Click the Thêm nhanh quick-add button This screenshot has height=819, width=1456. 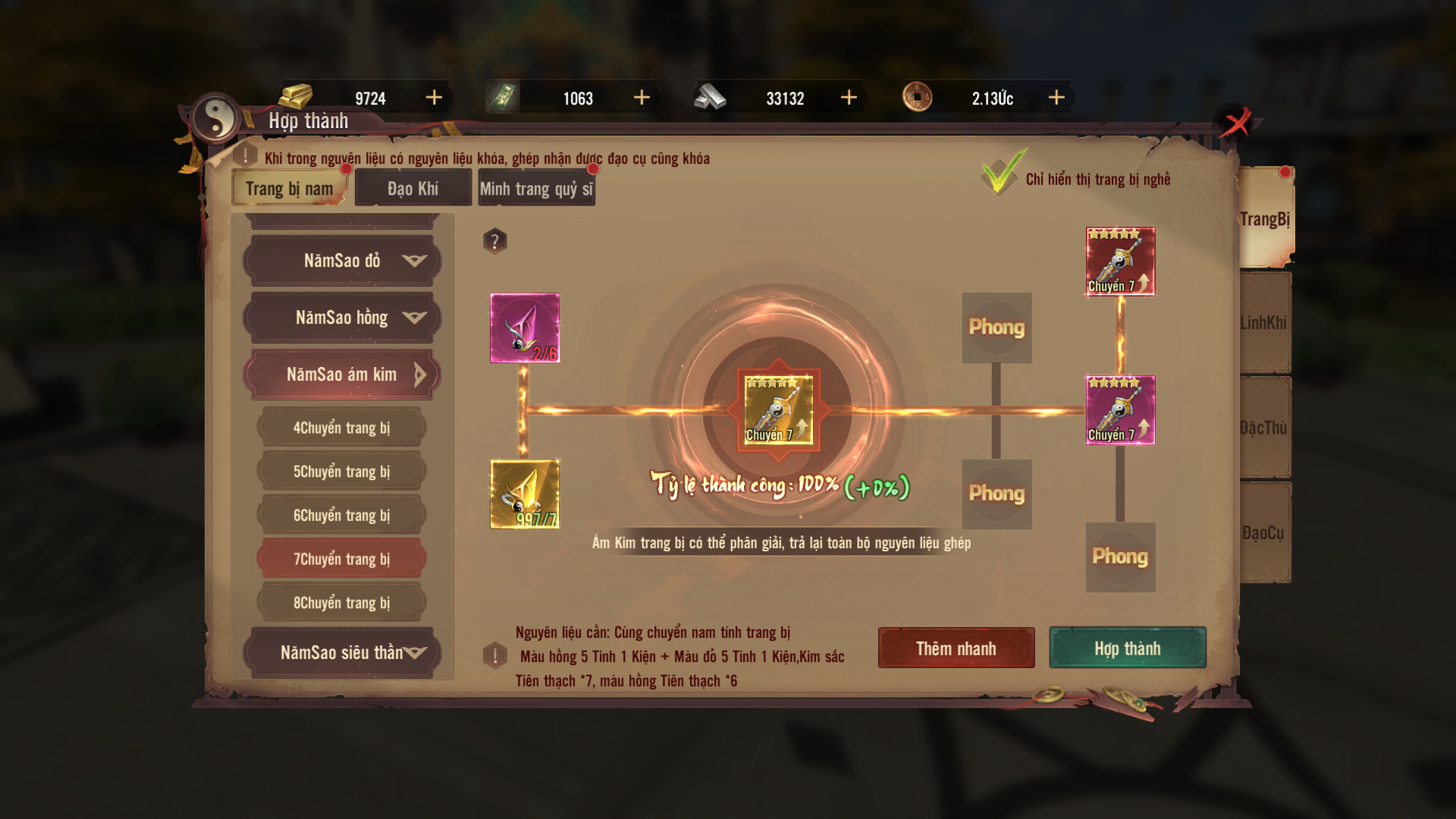click(x=955, y=648)
